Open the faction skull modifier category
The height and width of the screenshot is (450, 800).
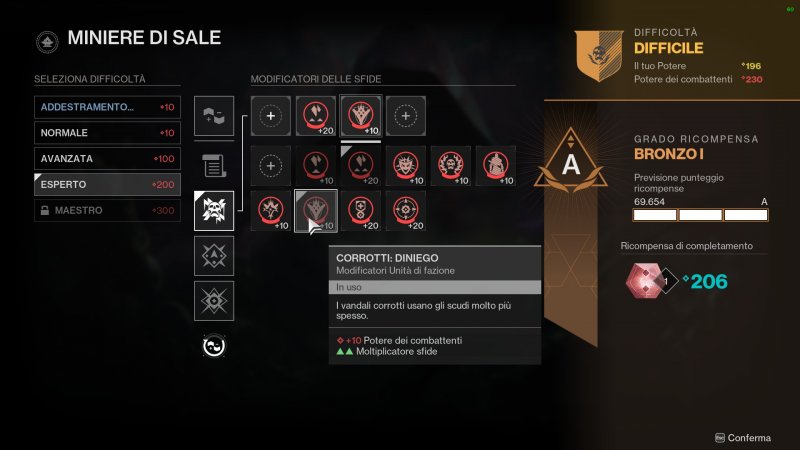[214, 210]
